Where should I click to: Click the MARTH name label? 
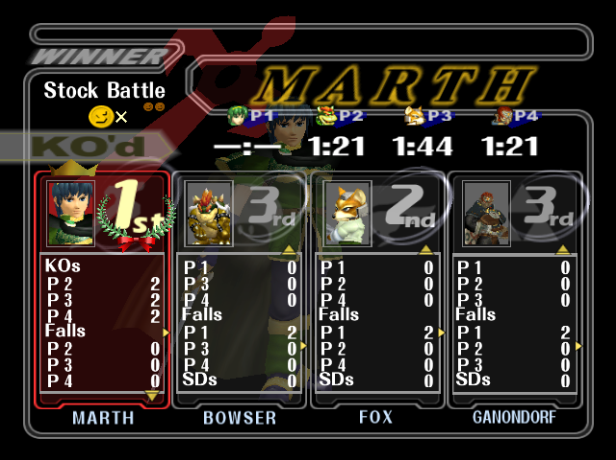click(x=103, y=418)
